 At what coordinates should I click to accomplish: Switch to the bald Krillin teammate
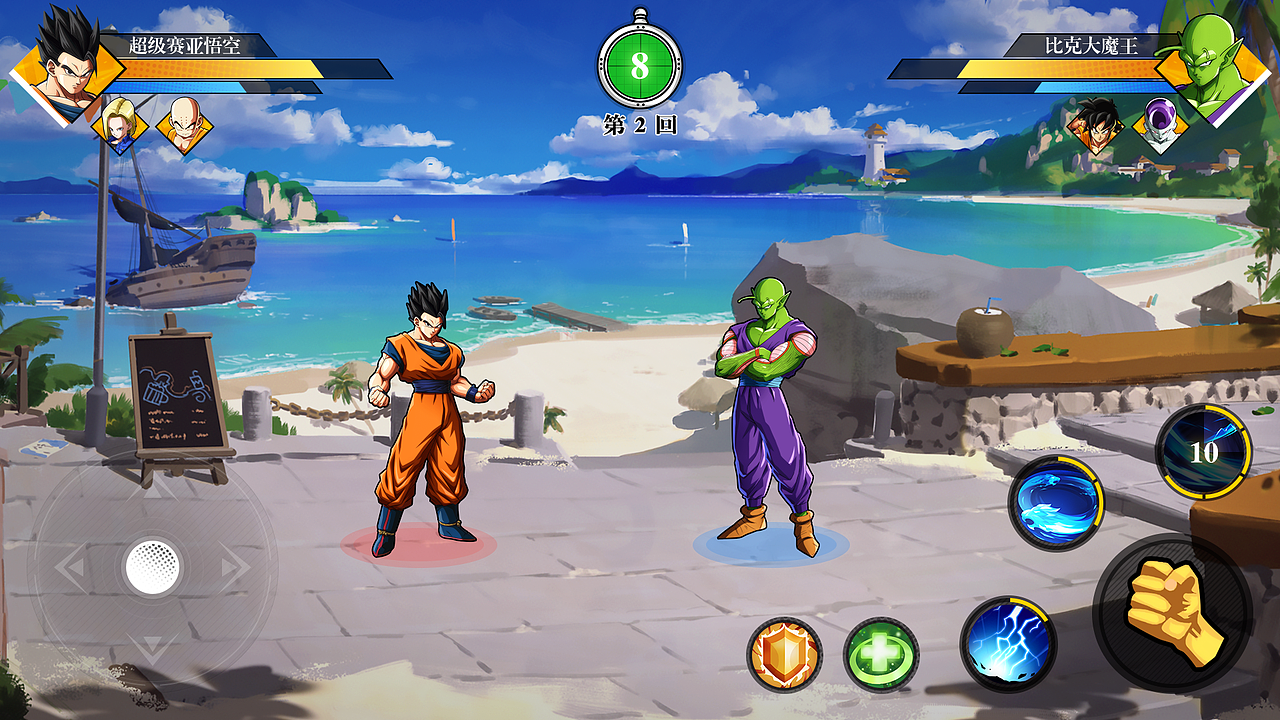pyautogui.click(x=185, y=125)
